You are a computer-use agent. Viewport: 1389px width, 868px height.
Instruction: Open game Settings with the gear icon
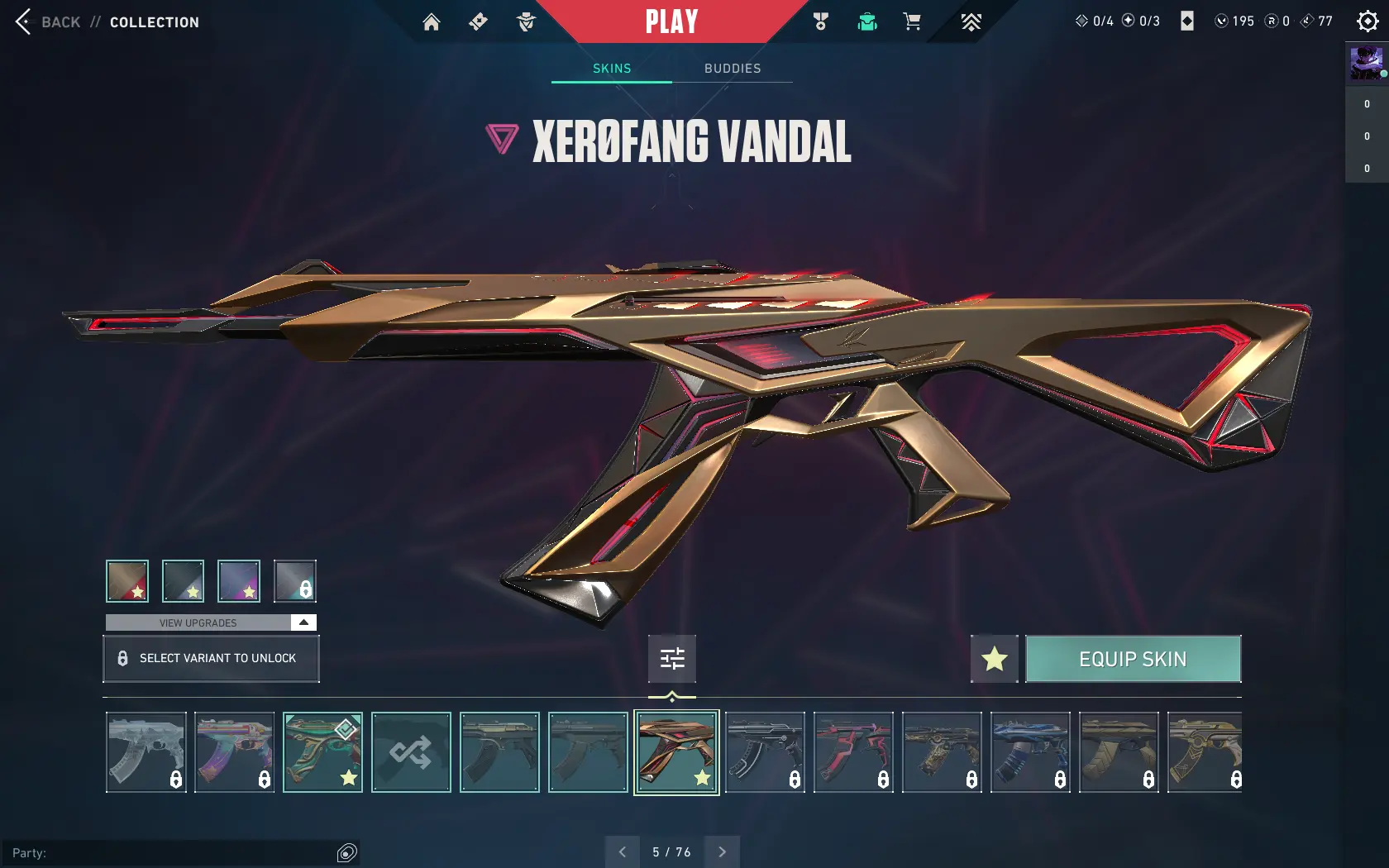coord(1368,21)
